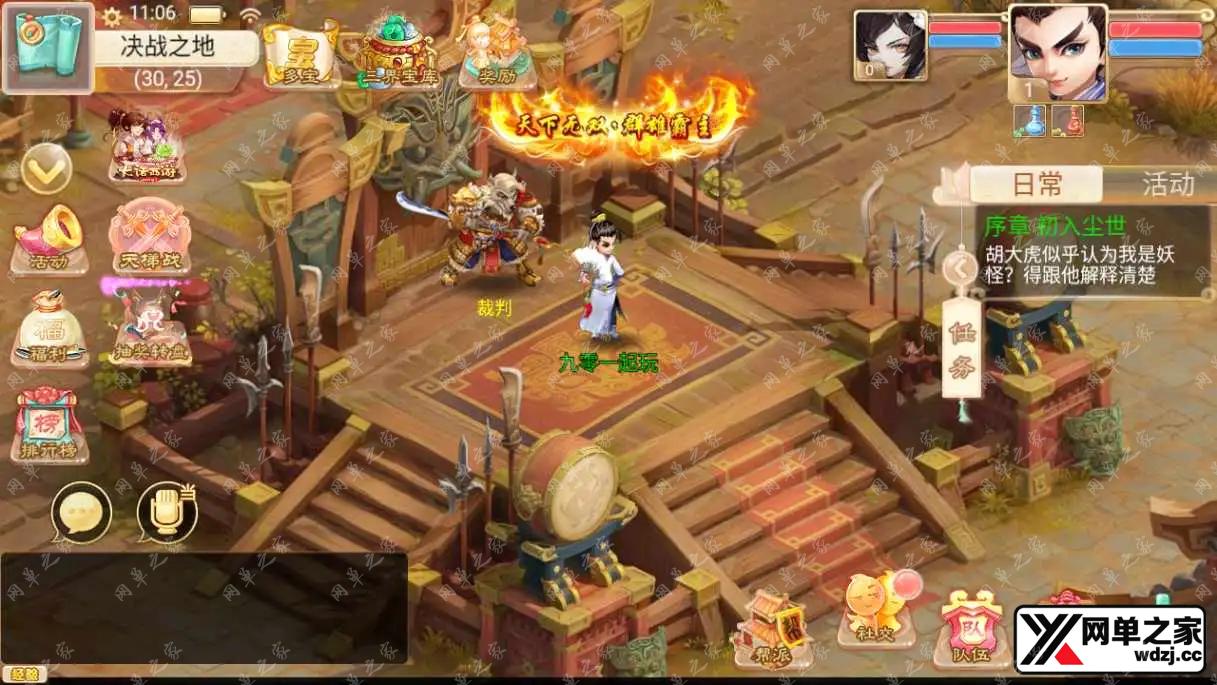Open the world map scroll icon
Image resolution: width=1217 pixels, height=685 pixels.
pos(48,47)
